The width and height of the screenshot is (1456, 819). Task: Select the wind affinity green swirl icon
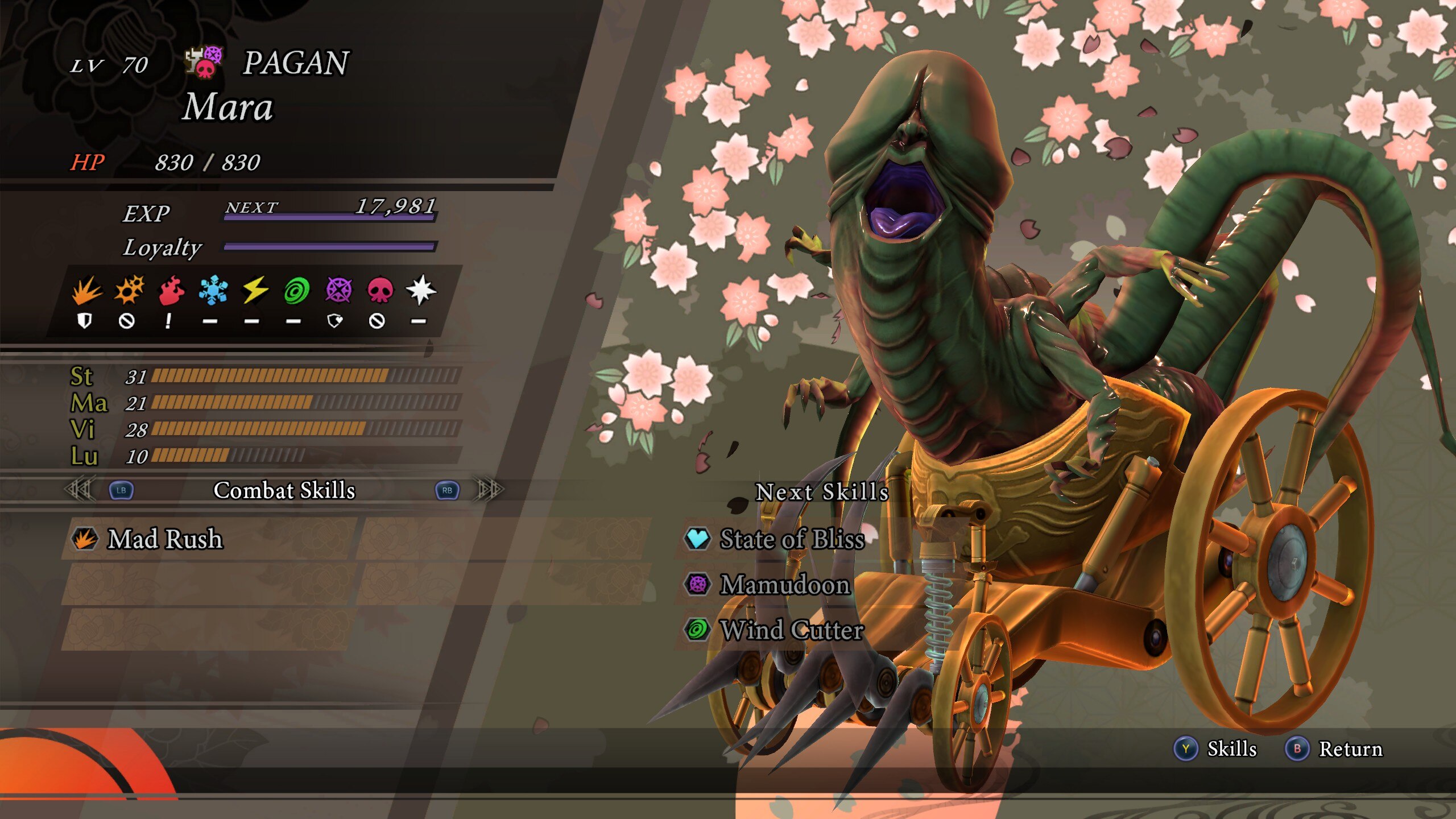pyautogui.click(x=296, y=291)
